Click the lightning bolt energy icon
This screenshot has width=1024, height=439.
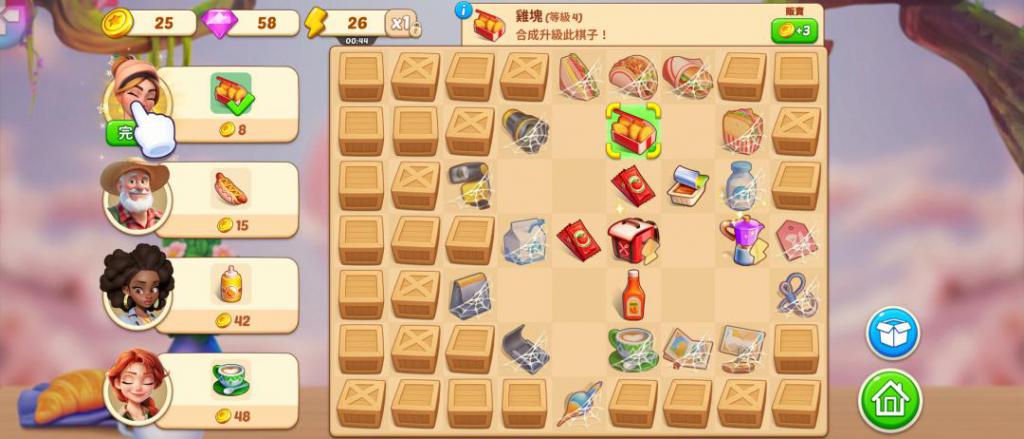316,22
